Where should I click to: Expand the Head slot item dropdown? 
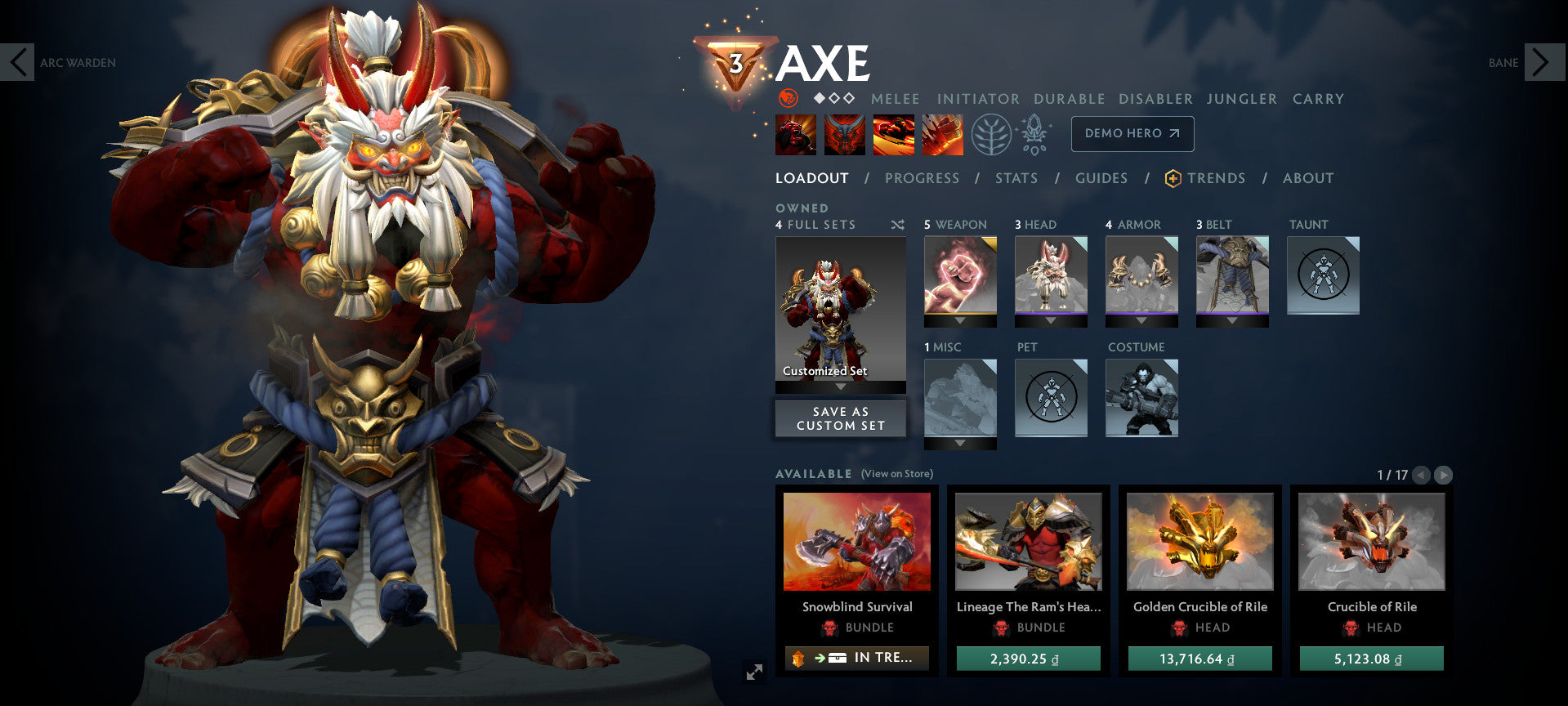click(x=1051, y=322)
